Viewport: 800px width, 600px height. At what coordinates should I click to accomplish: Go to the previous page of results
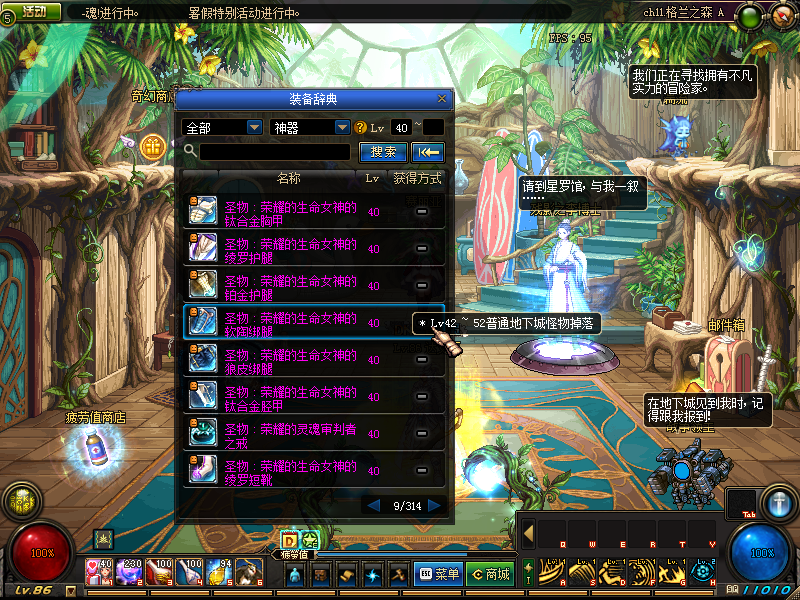[374, 506]
